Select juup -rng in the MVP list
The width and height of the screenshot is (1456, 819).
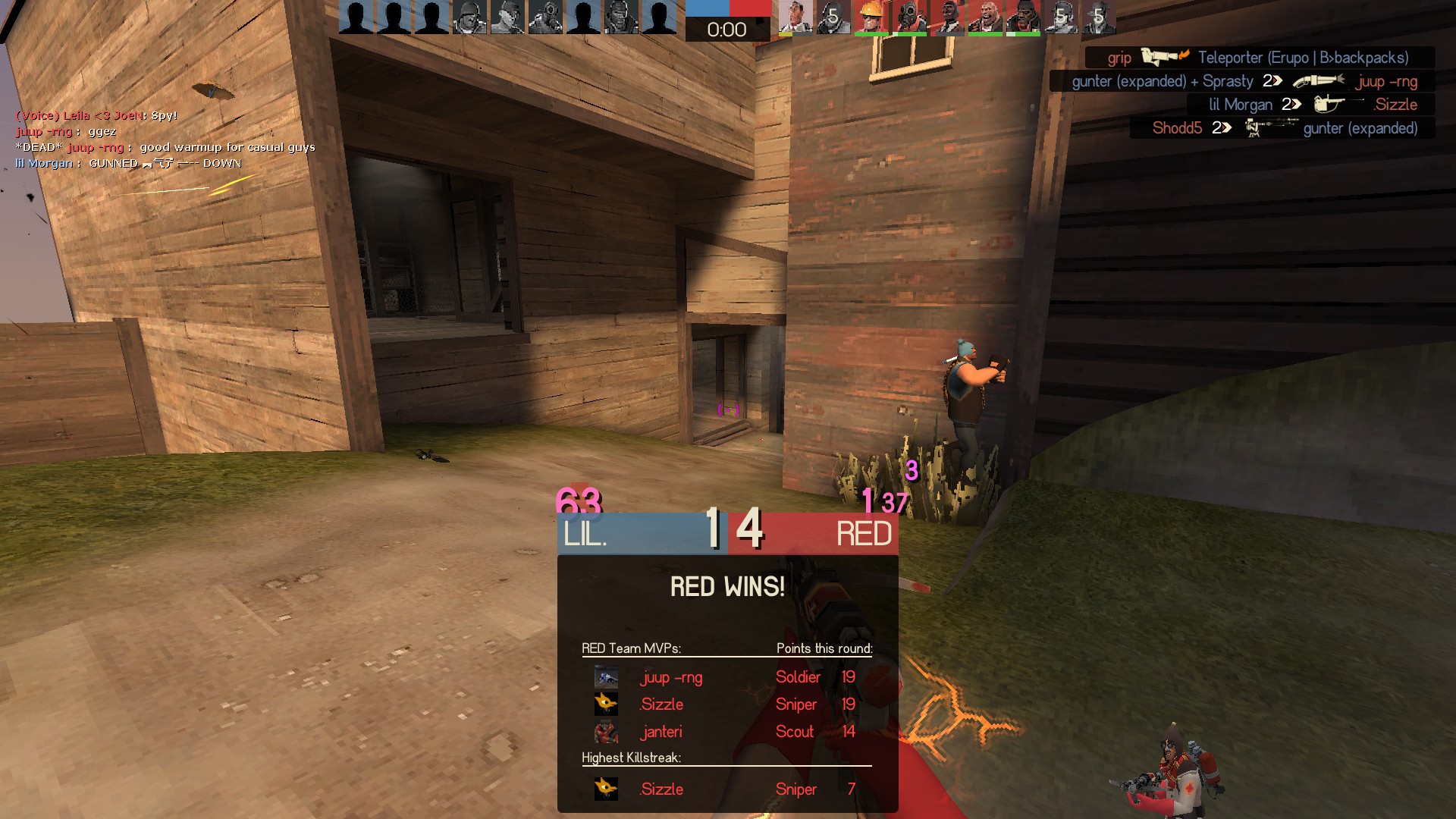671,677
